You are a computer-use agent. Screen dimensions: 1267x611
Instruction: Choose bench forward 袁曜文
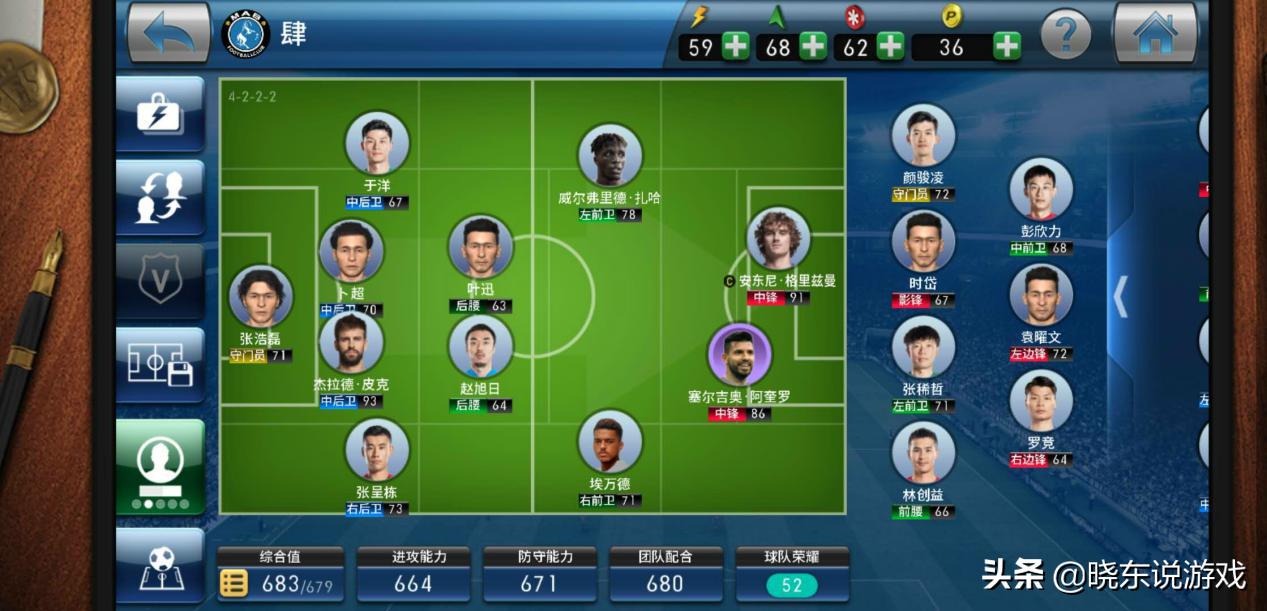click(1040, 296)
